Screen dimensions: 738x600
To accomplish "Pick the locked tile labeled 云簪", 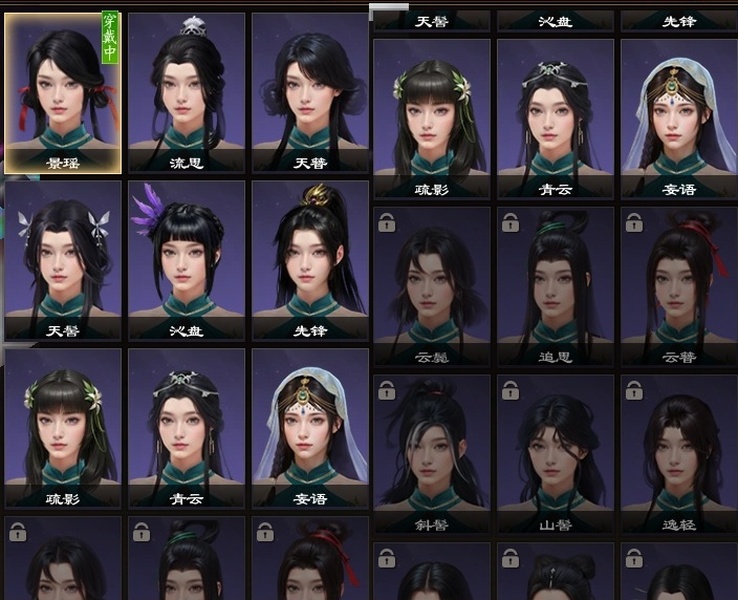I will (679, 286).
